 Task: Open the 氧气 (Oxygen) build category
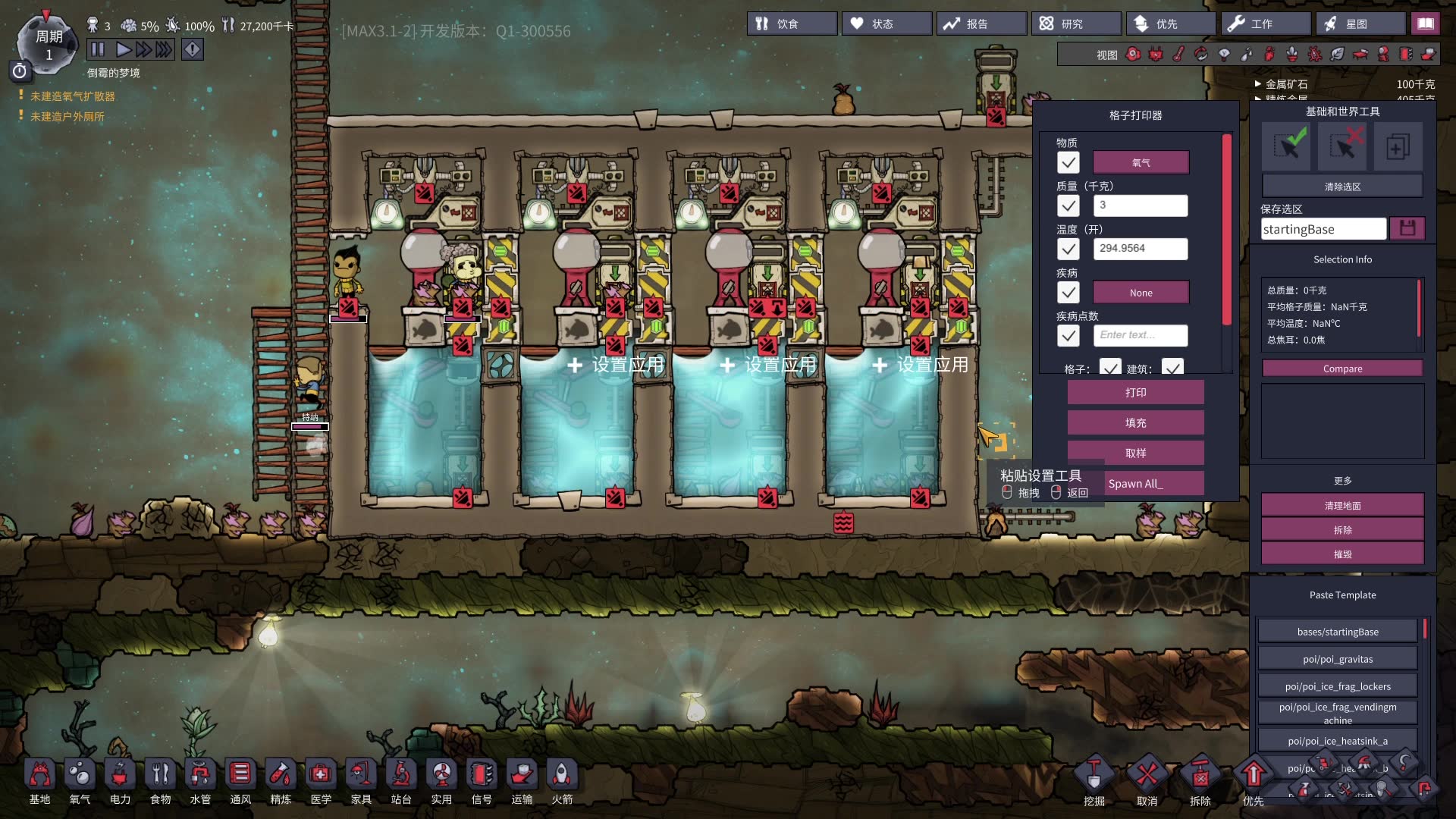pos(80,781)
